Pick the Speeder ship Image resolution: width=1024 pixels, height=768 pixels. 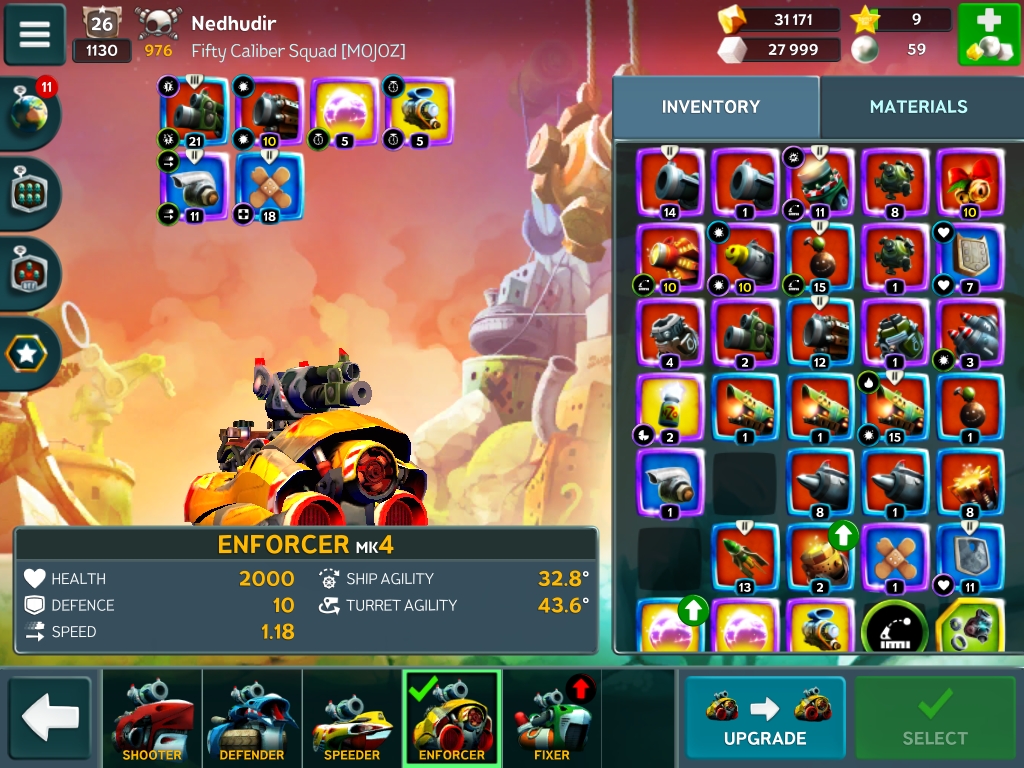(352, 719)
